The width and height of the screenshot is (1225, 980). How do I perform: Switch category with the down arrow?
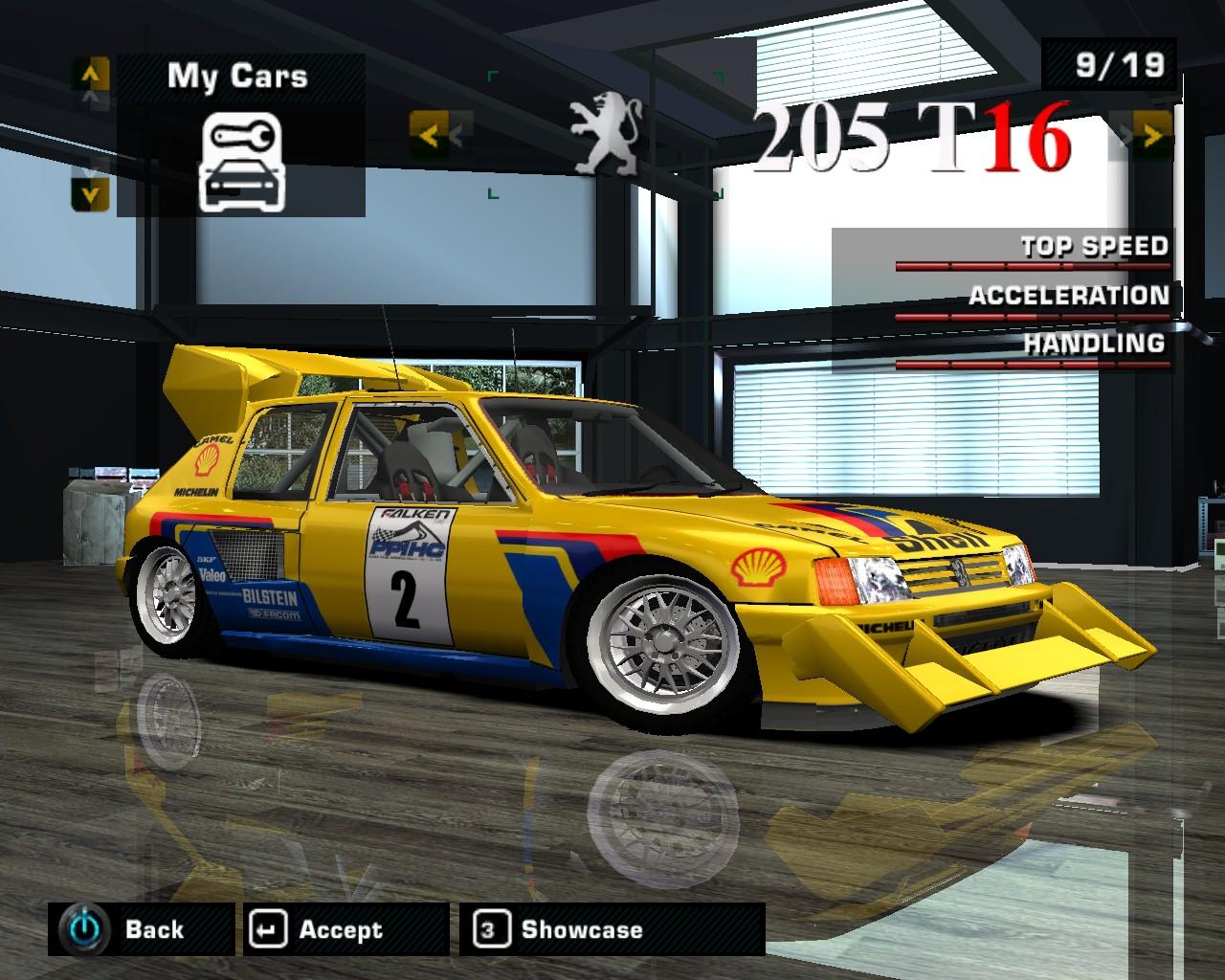click(x=90, y=194)
